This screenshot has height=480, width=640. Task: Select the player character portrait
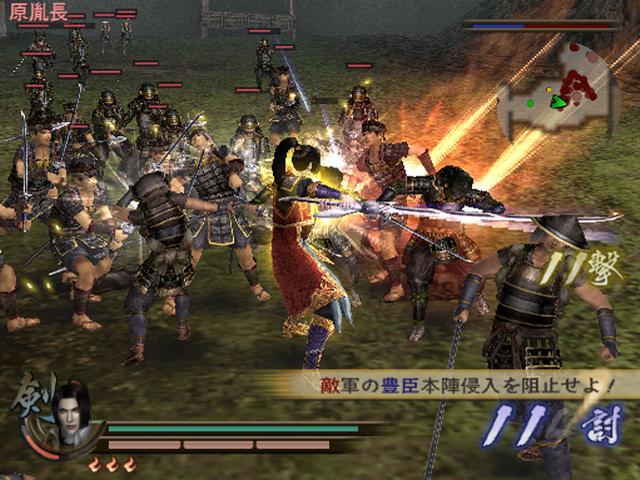[72, 411]
